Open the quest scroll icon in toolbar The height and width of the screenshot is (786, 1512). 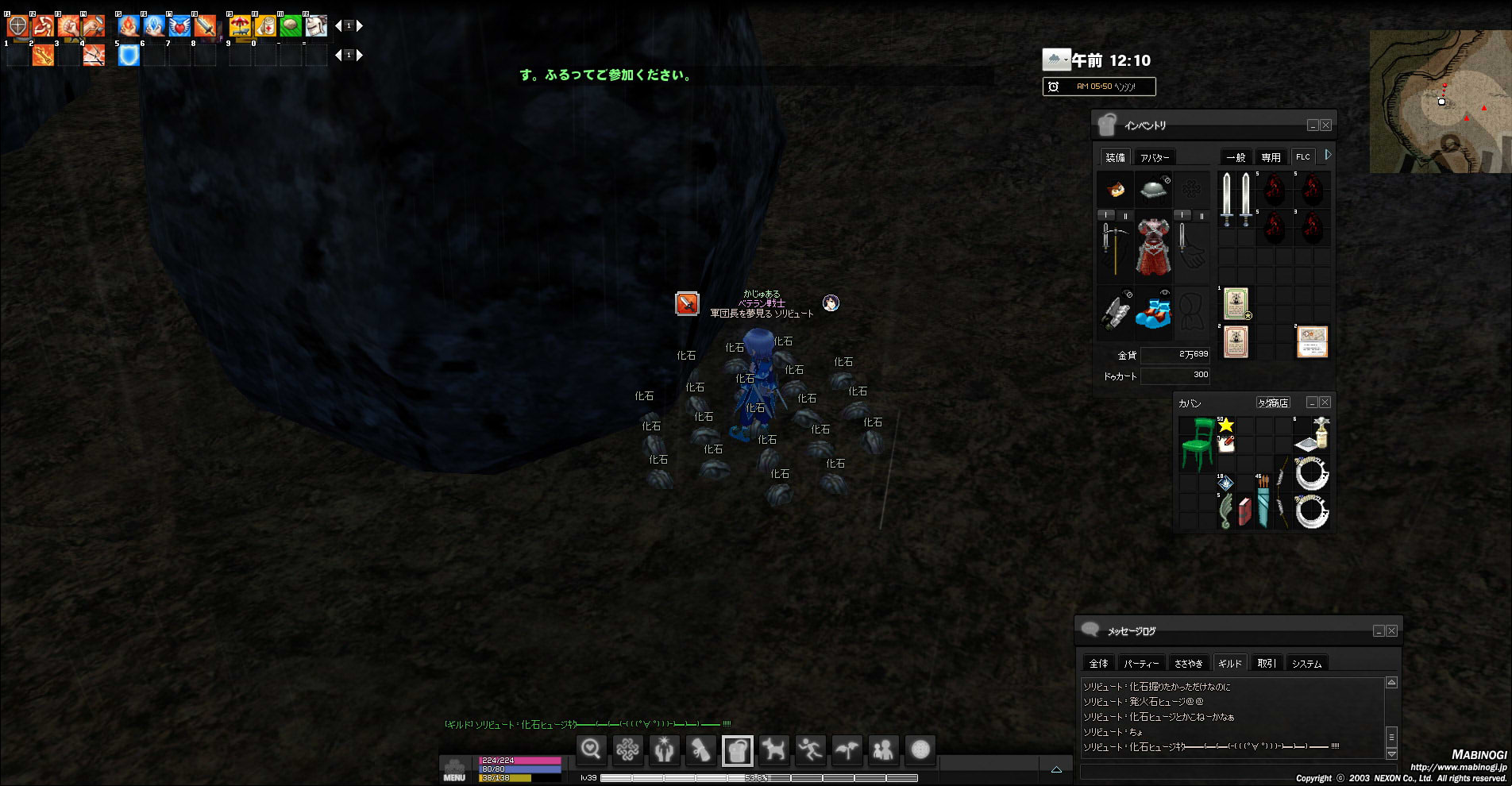click(x=700, y=749)
